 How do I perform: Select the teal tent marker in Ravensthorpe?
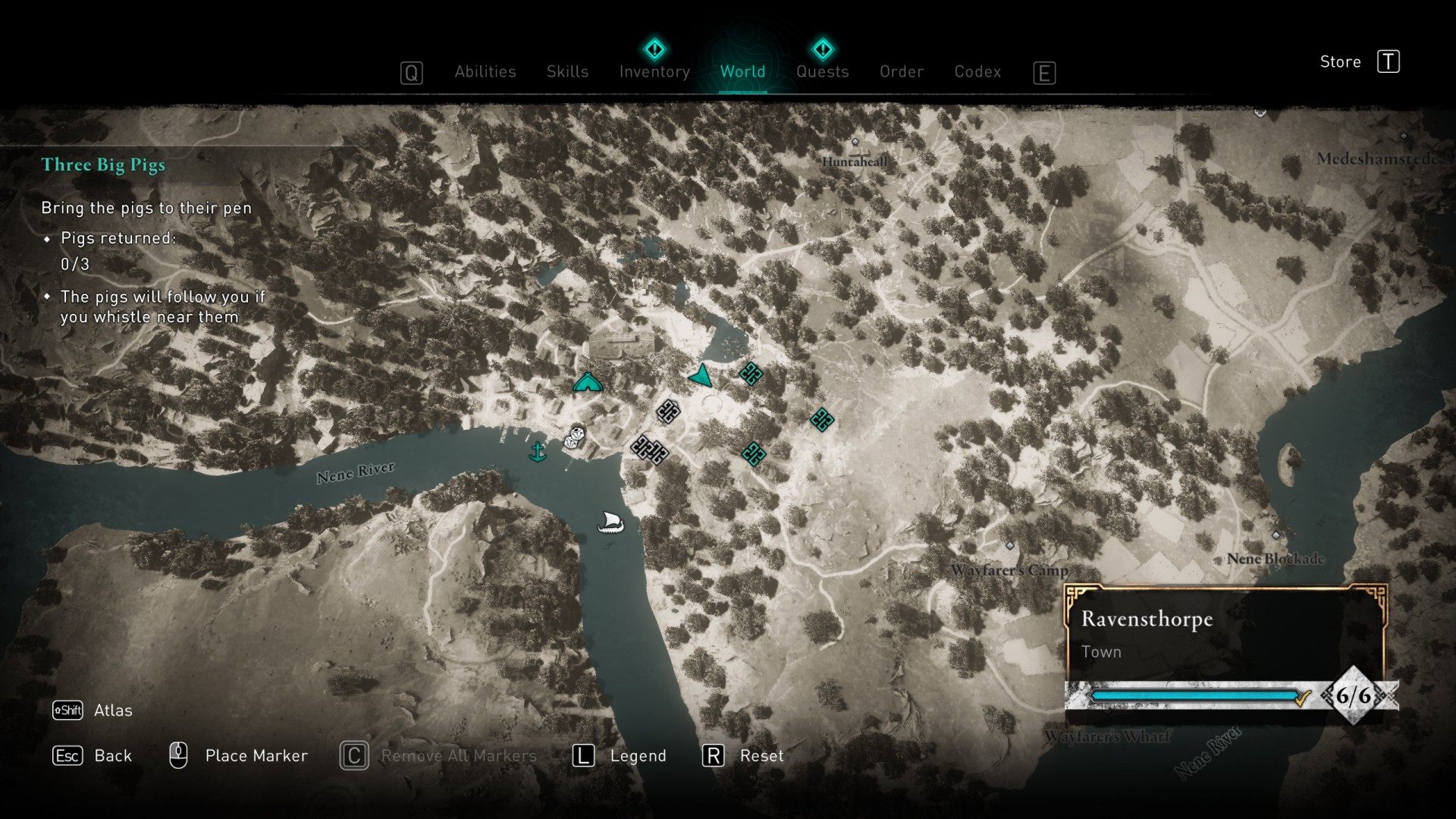click(x=588, y=382)
